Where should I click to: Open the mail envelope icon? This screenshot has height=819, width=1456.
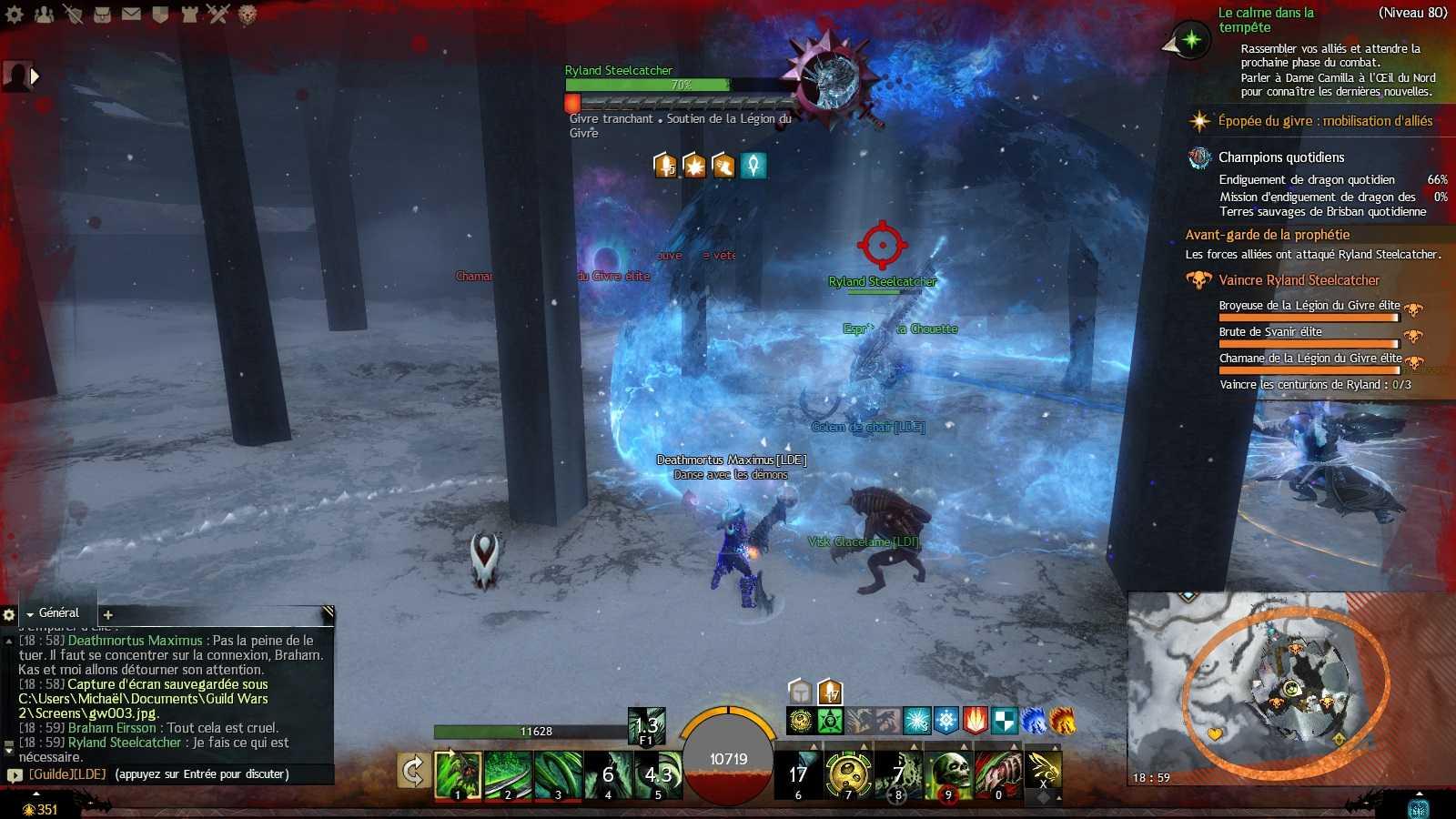pyautogui.click(x=131, y=14)
